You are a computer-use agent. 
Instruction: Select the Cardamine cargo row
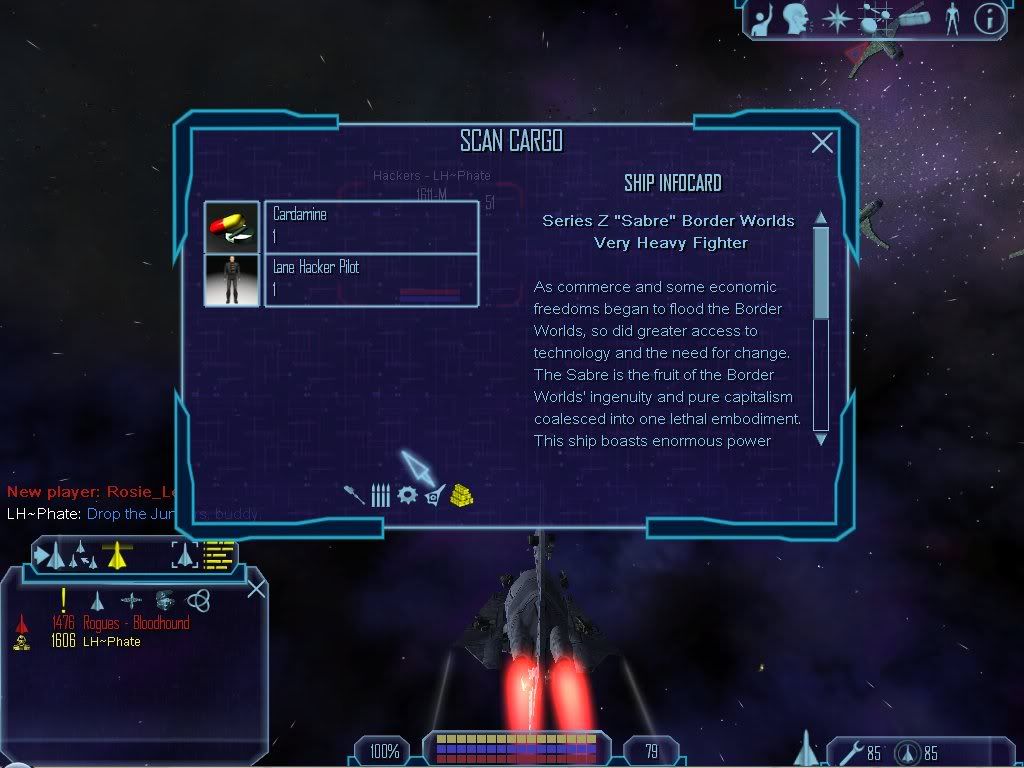[x=370, y=226]
